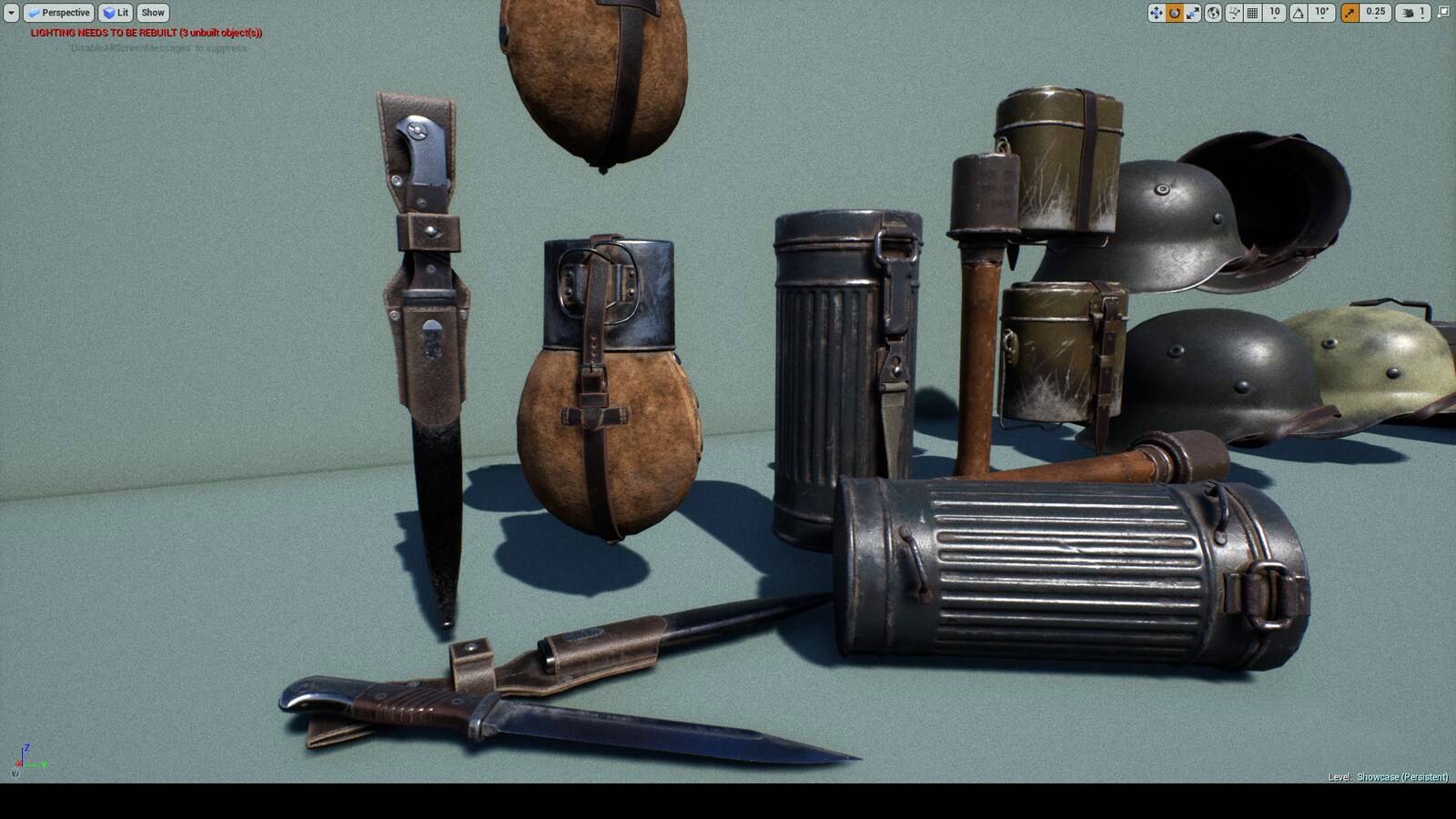Select the Scale tool
The height and width of the screenshot is (819, 1456).
(x=1192, y=13)
